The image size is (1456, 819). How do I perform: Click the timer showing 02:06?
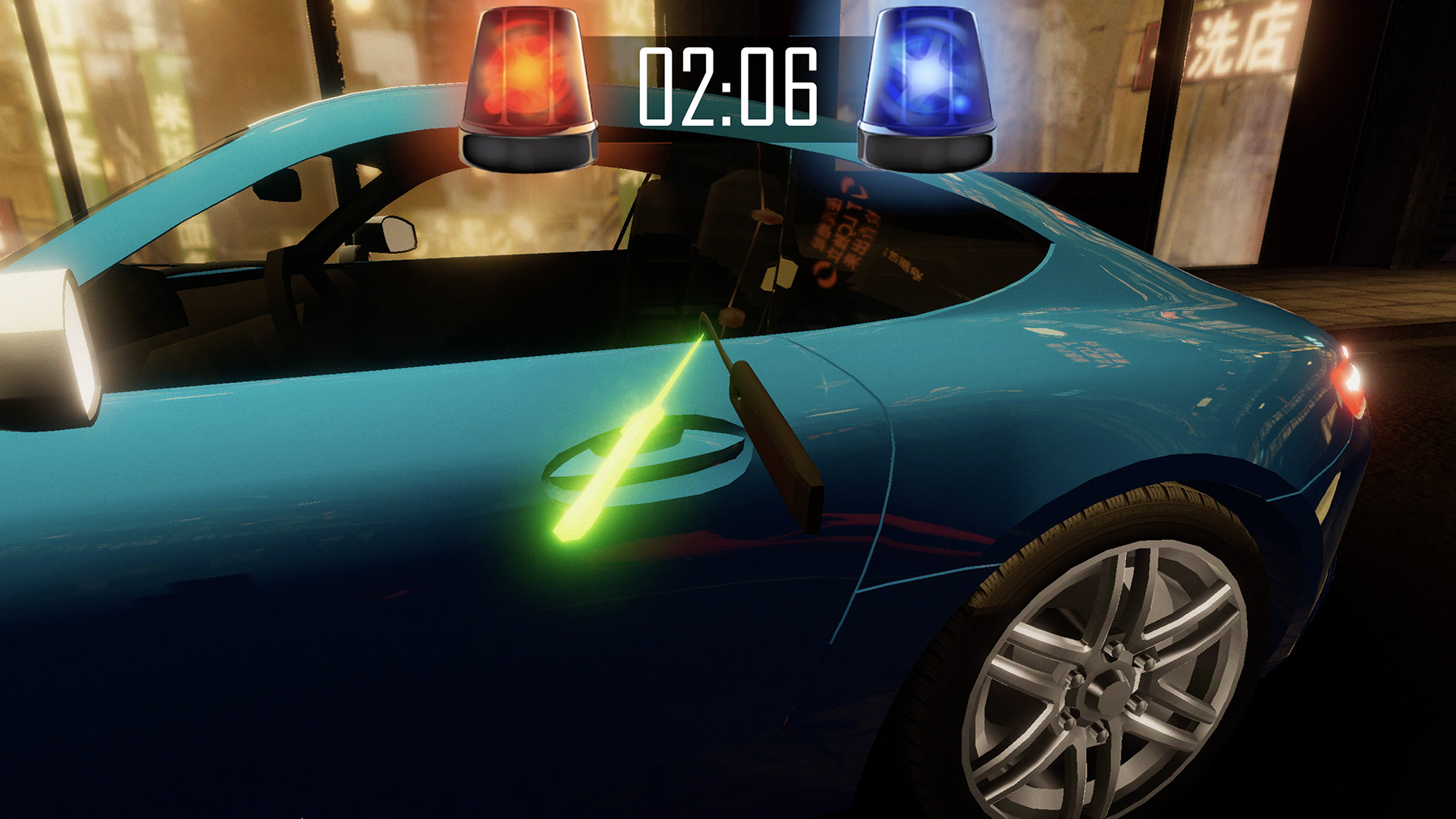tap(728, 83)
